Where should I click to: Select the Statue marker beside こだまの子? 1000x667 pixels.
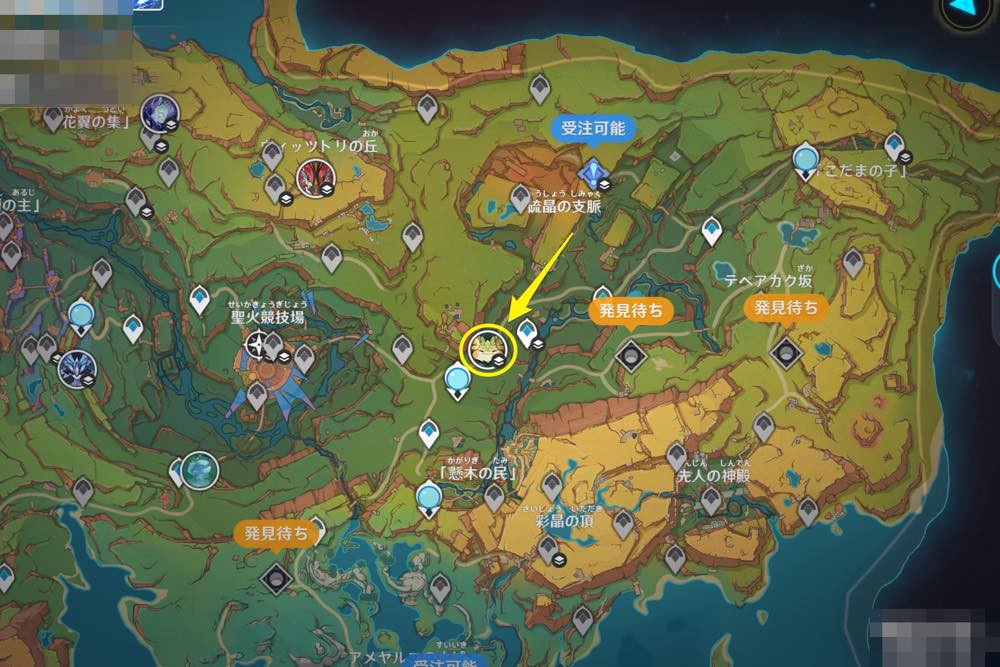(805, 160)
